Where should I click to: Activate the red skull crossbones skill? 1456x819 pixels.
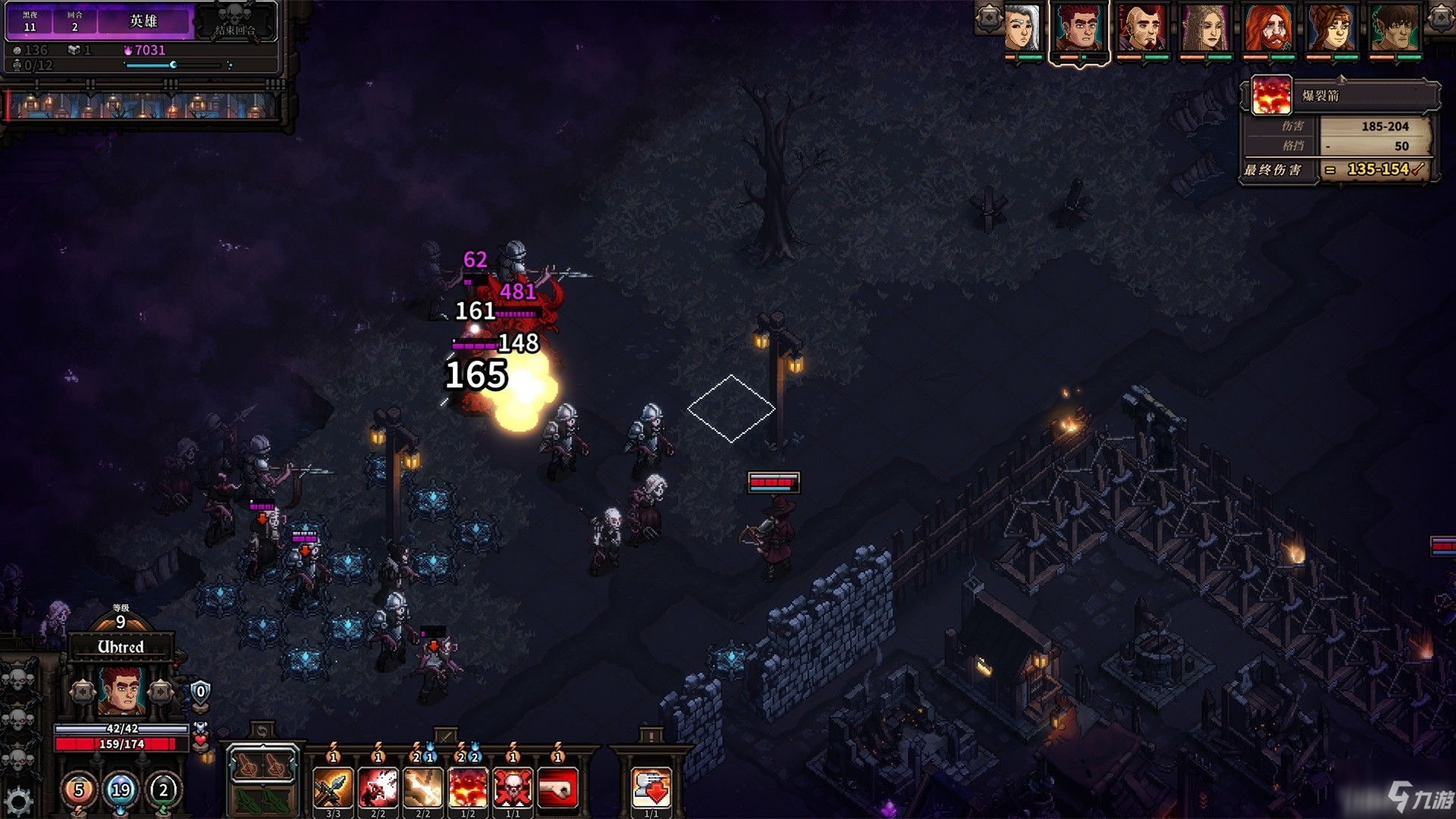(x=513, y=787)
